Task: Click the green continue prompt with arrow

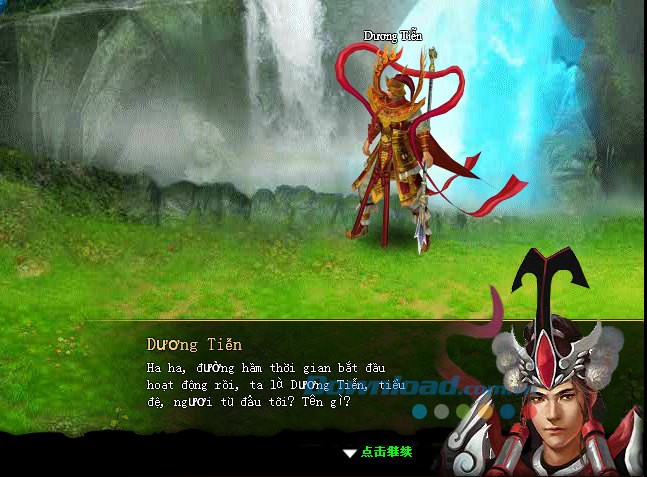Action: tap(378, 452)
